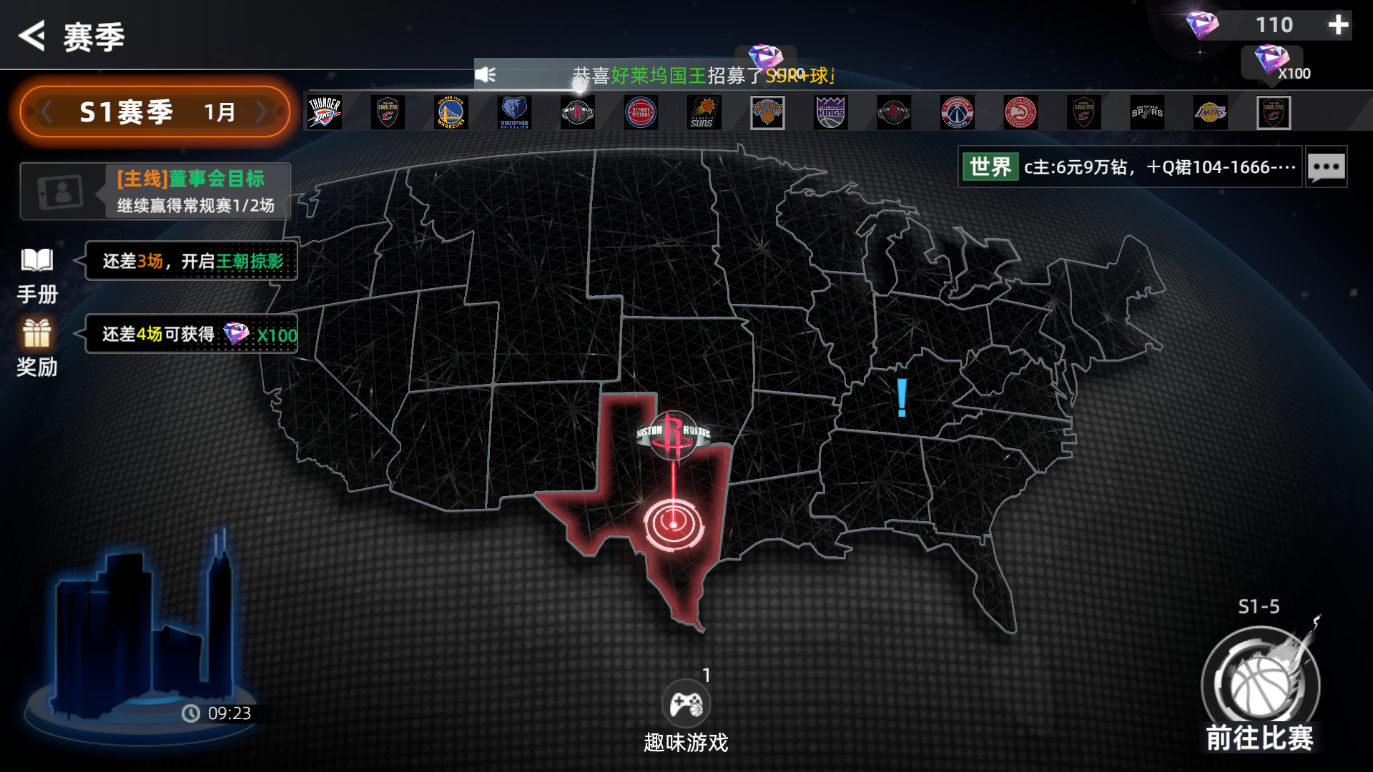Add more diamonds with the plus button
The height and width of the screenshot is (772, 1373).
click(x=1338, y=26)
